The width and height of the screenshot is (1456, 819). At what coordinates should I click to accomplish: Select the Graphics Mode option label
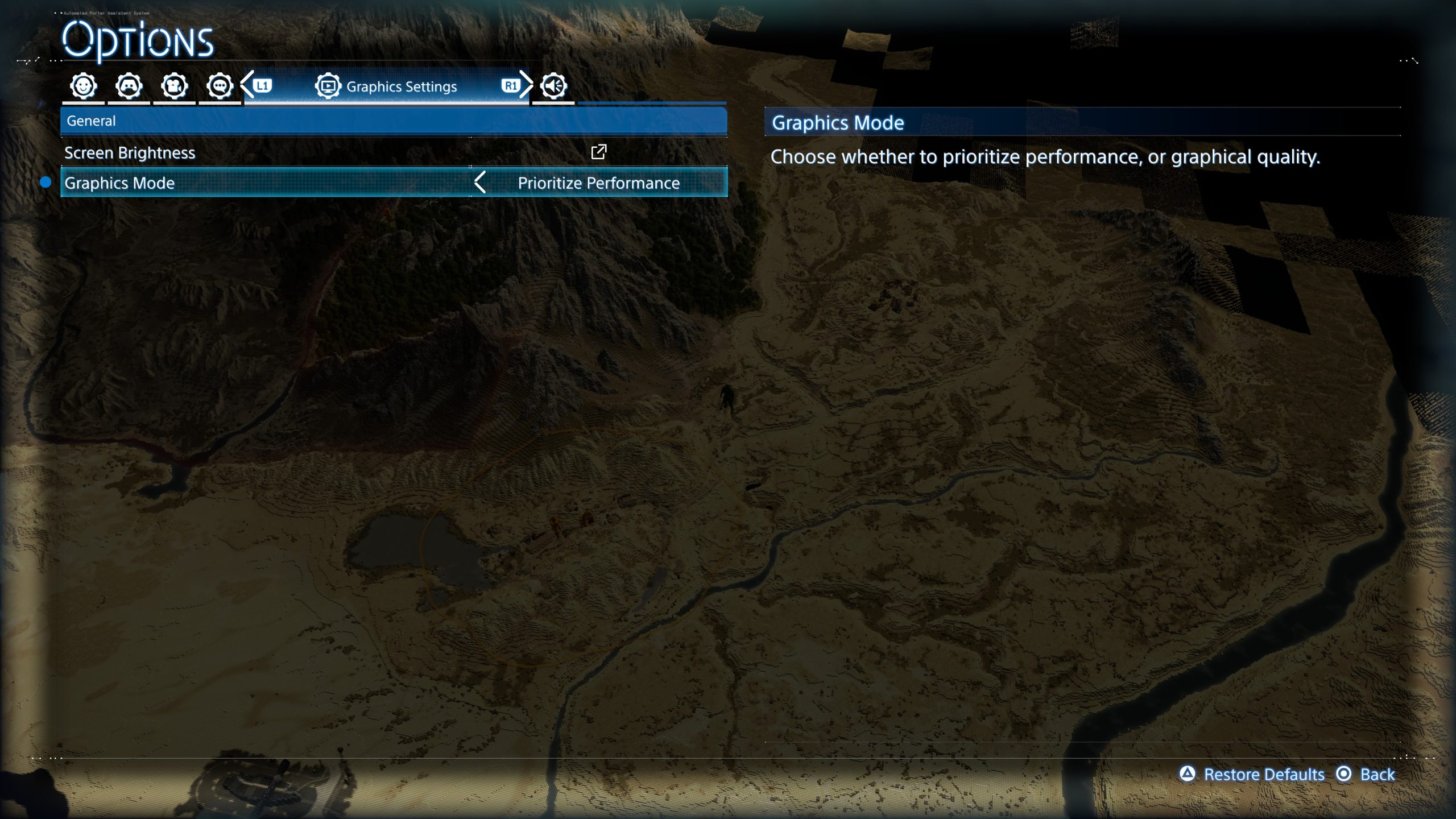point(119,183)
